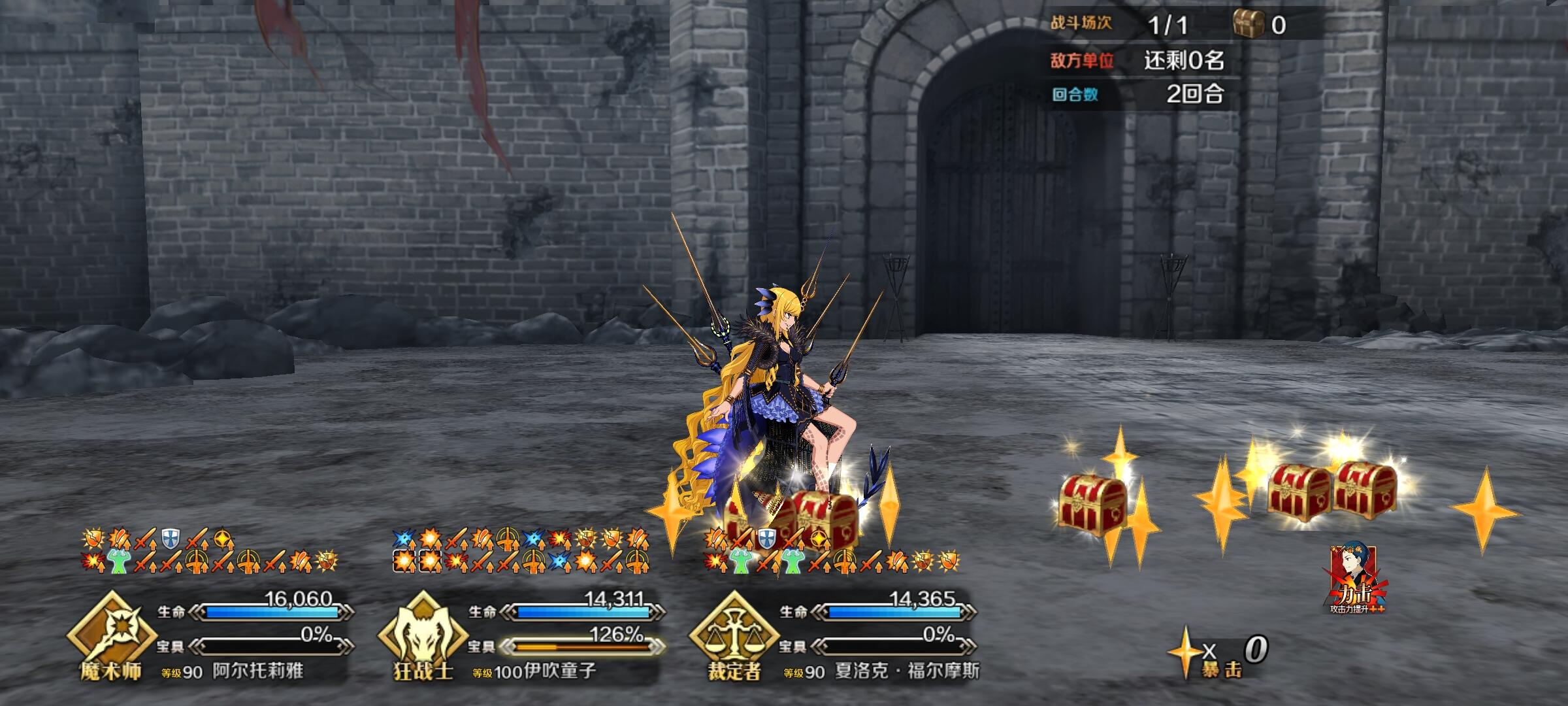This screenshot has height=706, width=1568.
Task: Click the 力击 attack-up portrait icon
Action: click(1356, 579)
